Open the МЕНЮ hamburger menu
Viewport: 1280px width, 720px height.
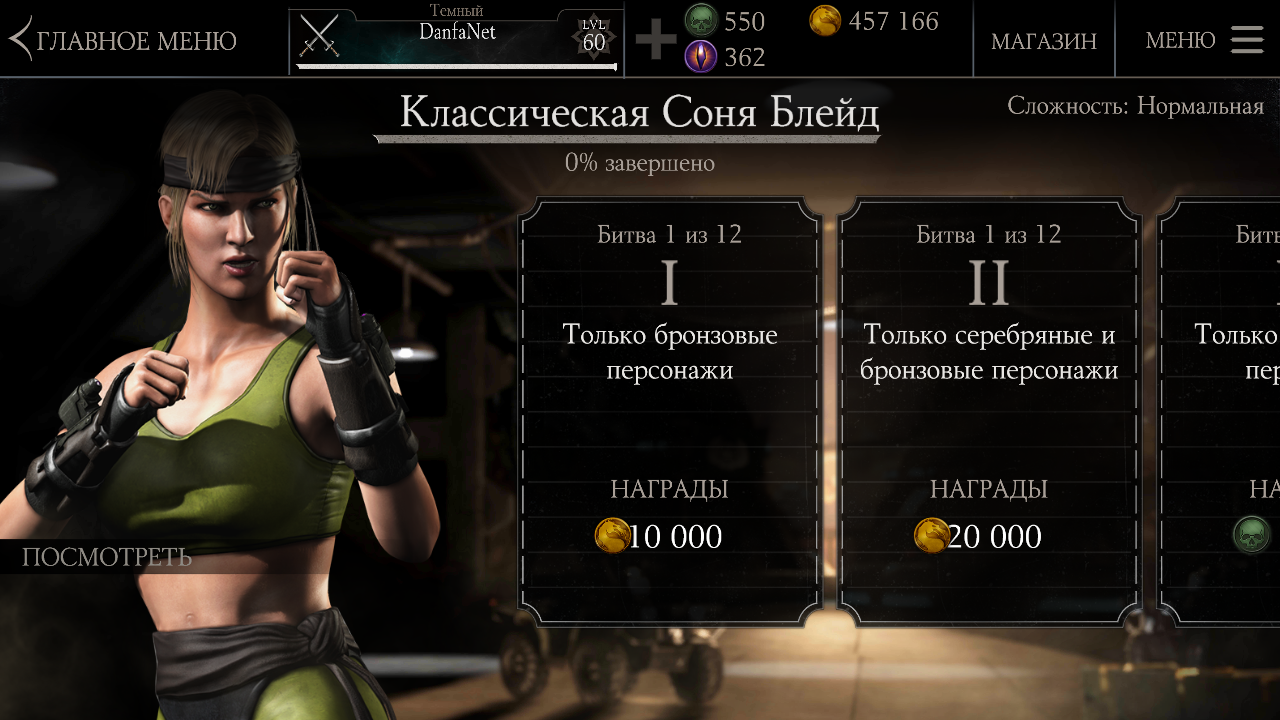pyautogui.click(x=1203, y=40)
